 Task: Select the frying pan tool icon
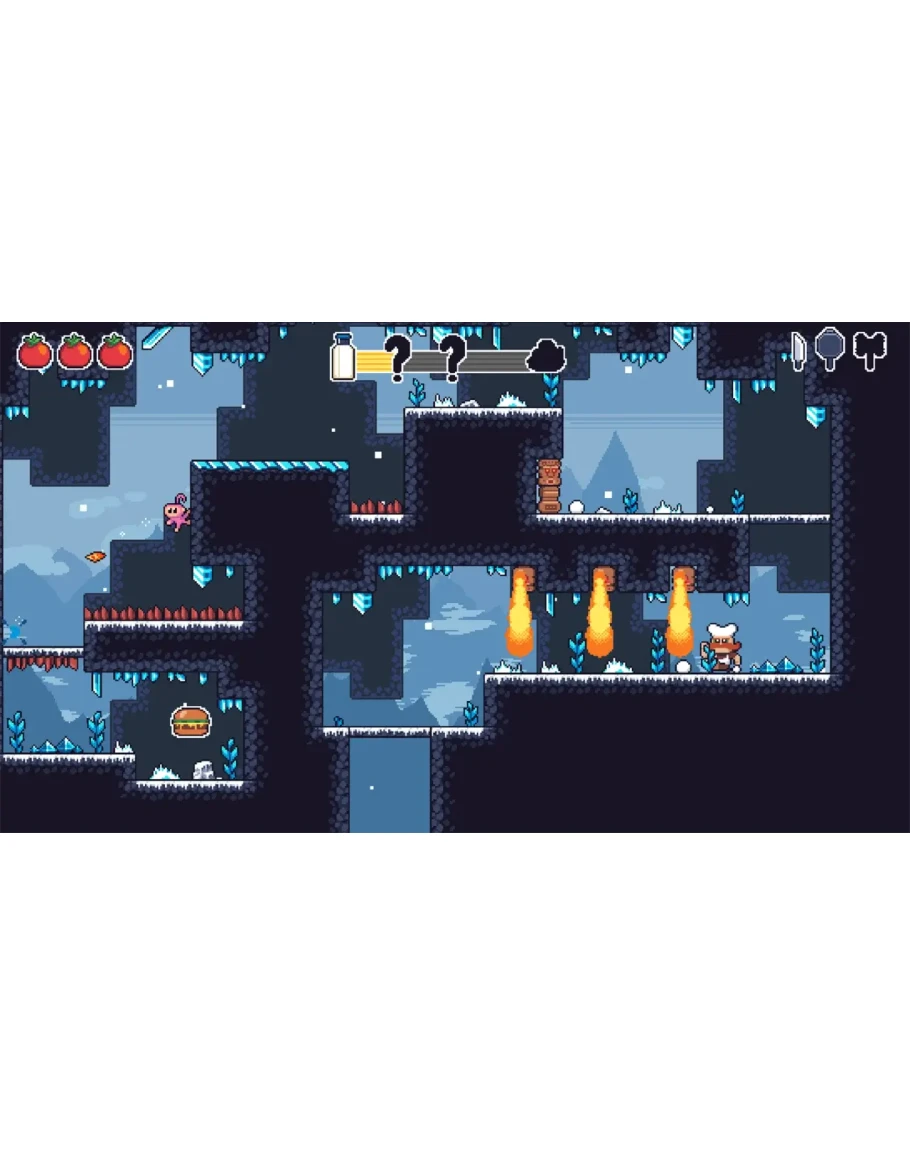830,349
